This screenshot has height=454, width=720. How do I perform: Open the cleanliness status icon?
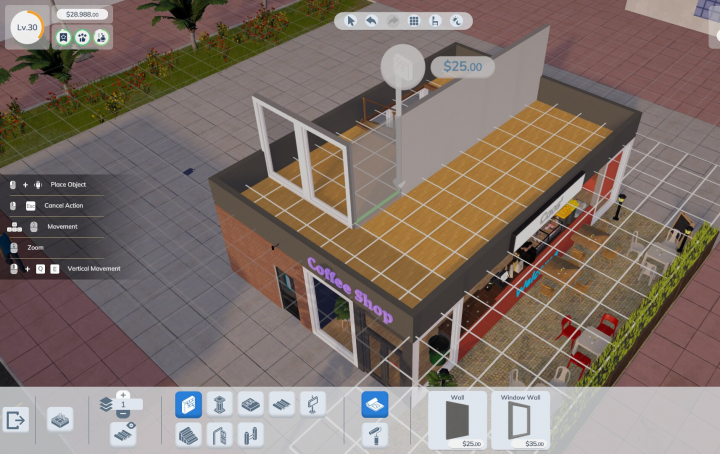tap(100, 37)
